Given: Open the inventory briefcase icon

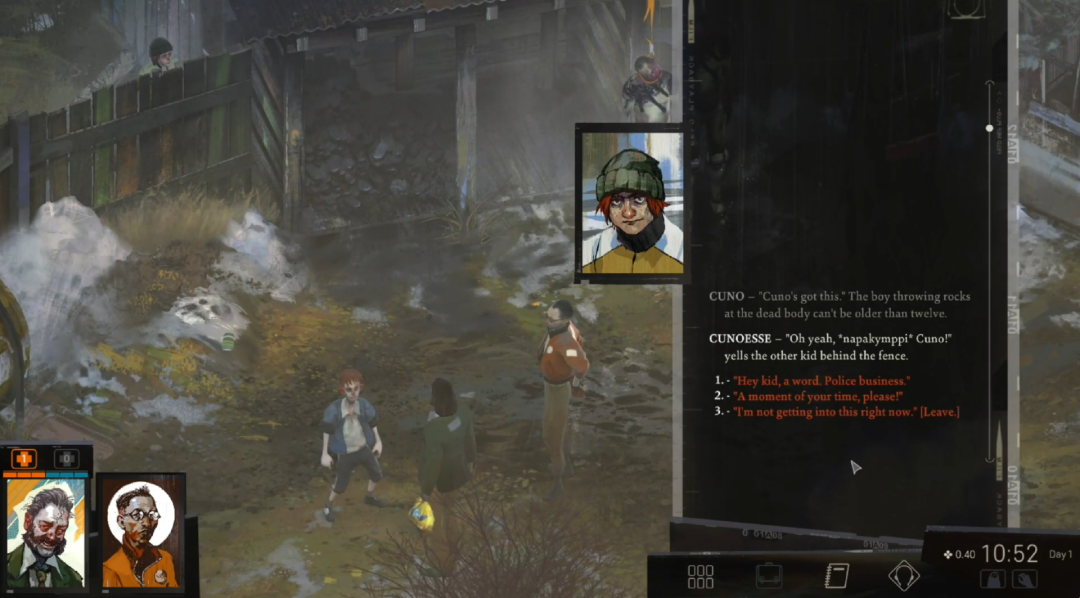Looking at the screenshot, I should 768,576.
